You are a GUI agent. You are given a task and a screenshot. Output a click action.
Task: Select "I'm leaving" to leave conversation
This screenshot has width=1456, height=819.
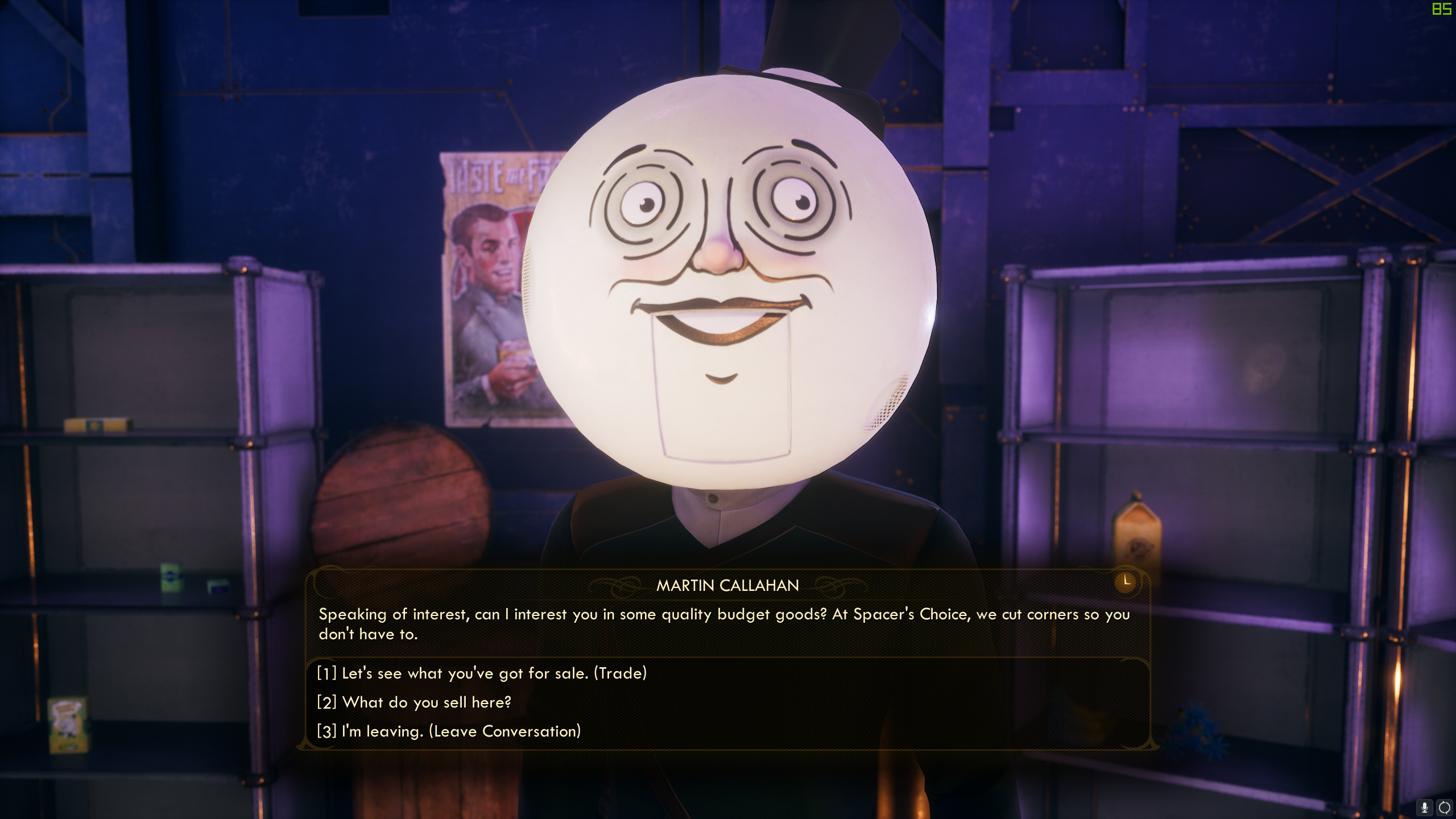coord(449,731)
